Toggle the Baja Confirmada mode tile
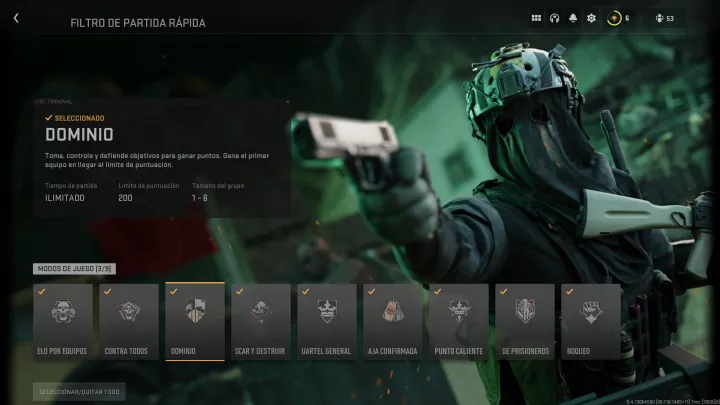 point(392,321)
